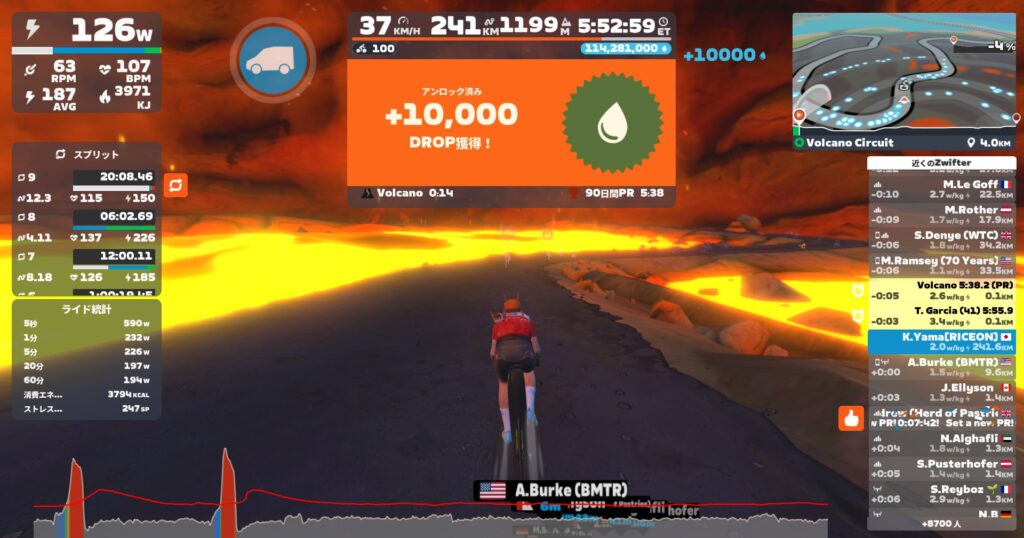
Task: Choose rider S.Denye (WTC) from the list
Action: (941, 241)
